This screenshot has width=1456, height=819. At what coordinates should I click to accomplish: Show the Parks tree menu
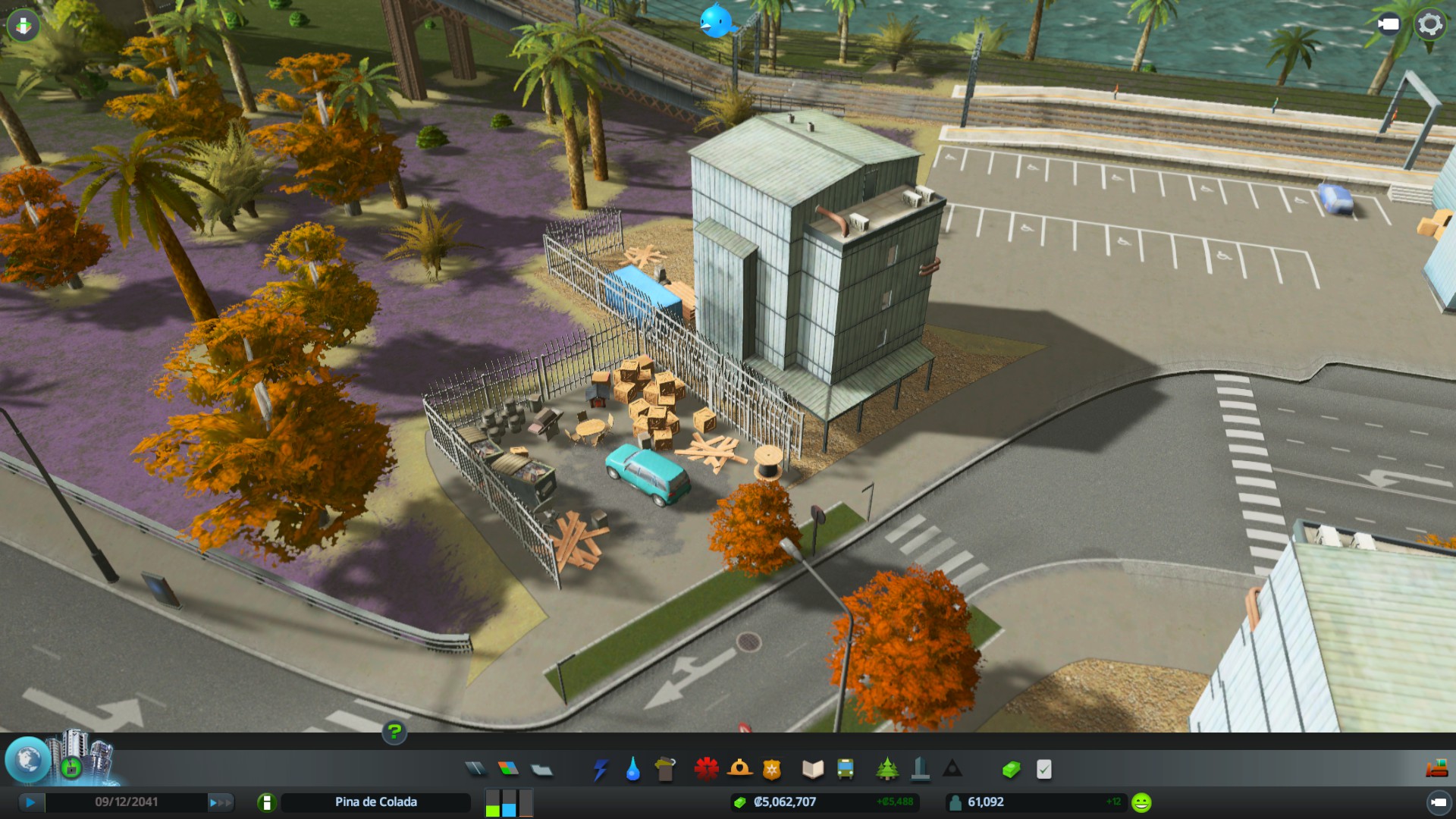(x=886, y=770)
